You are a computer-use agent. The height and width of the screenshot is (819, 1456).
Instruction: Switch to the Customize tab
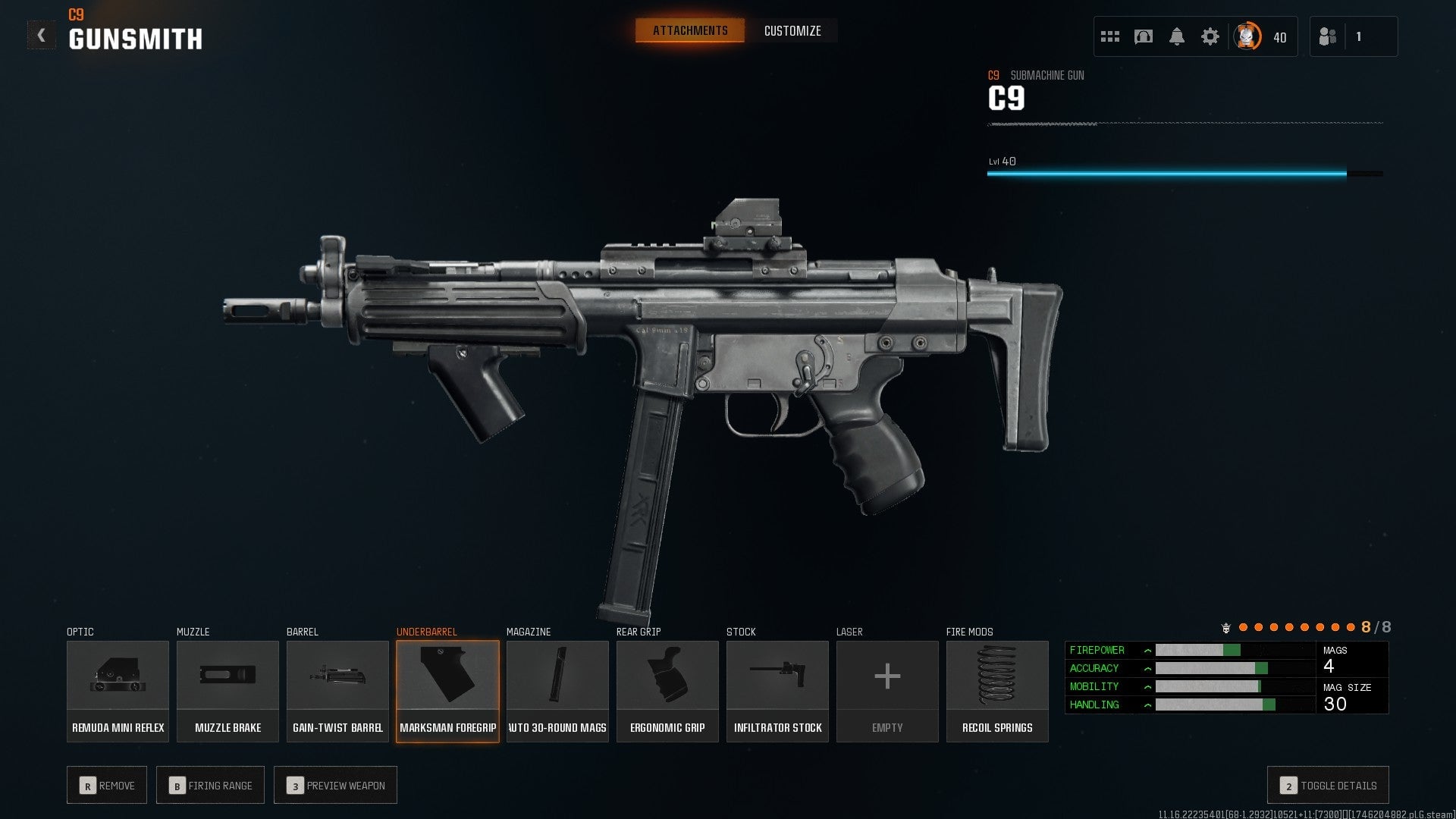coord(792,31)
